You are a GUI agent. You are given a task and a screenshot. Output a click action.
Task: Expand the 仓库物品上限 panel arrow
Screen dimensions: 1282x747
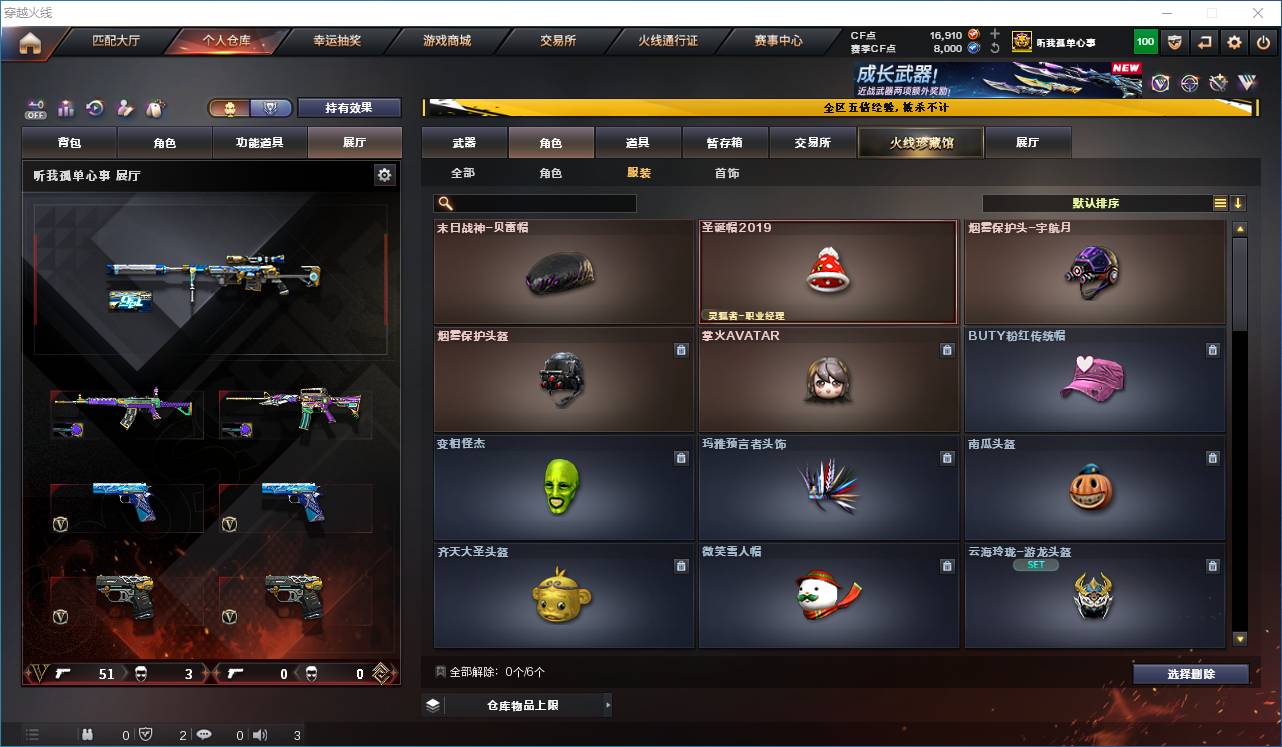pos(608,705)
